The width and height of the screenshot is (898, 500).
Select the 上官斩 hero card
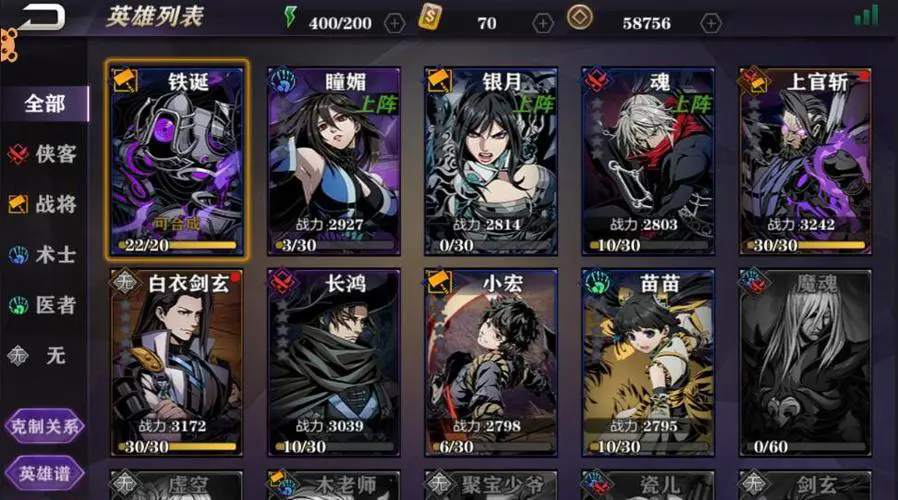(x=805, y=160)
